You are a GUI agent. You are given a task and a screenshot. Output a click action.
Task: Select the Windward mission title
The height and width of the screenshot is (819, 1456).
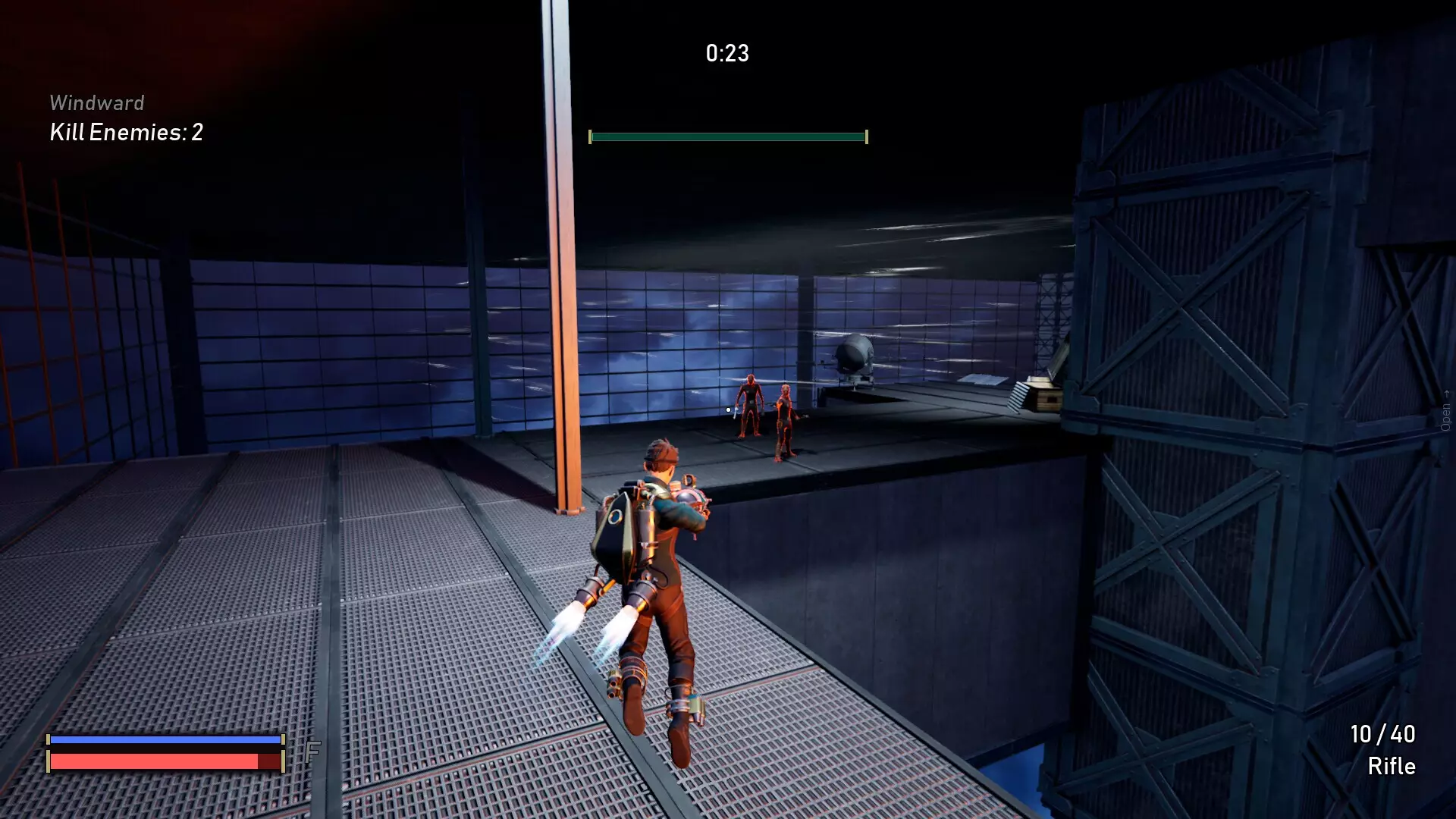96,102
